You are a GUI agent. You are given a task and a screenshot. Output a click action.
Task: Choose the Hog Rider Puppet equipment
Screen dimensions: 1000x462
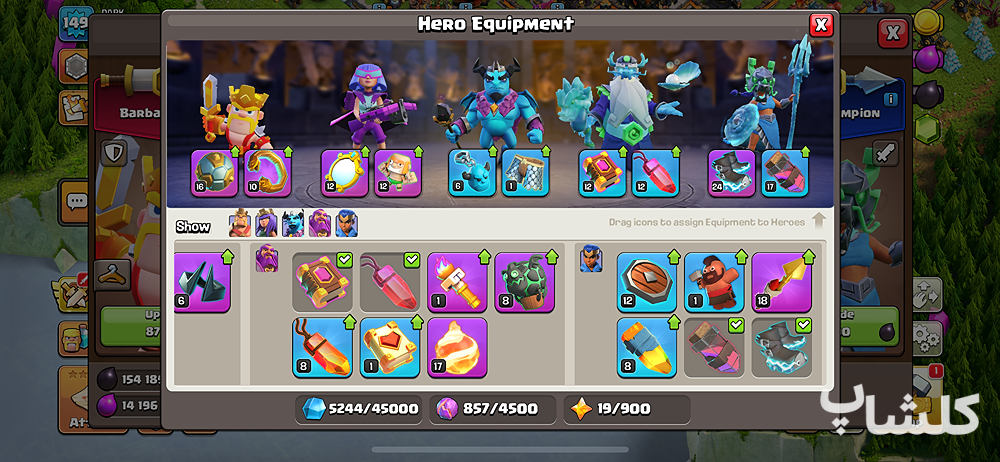714,282
